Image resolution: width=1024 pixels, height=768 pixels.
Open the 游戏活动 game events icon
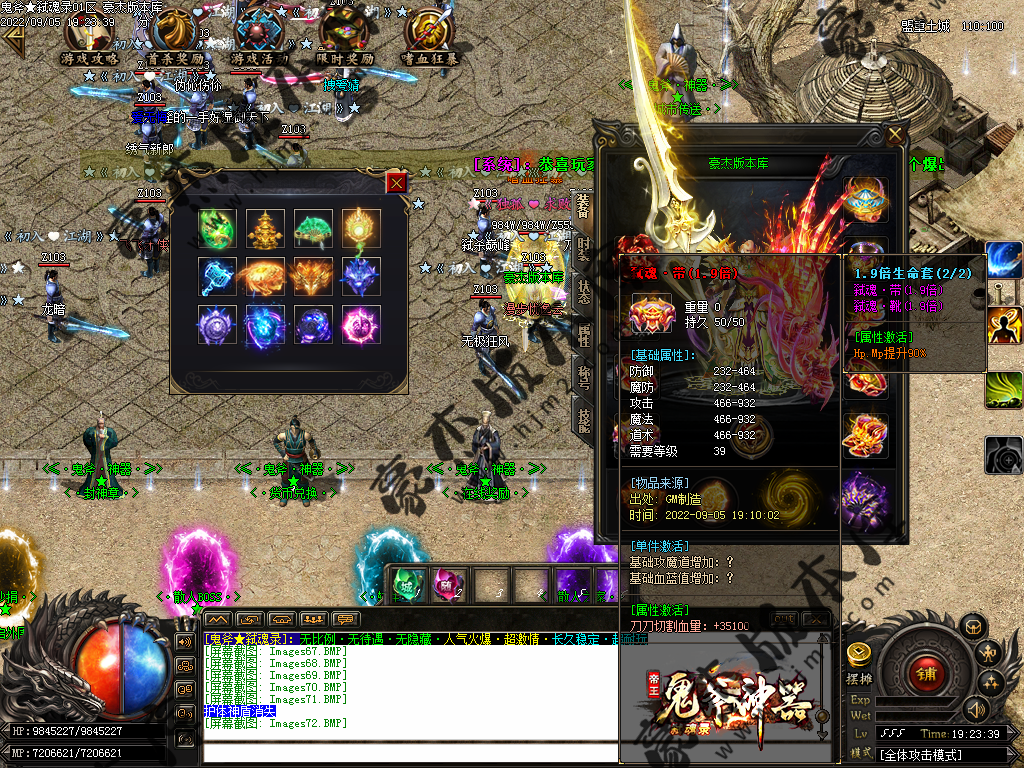tap(261, 35)
